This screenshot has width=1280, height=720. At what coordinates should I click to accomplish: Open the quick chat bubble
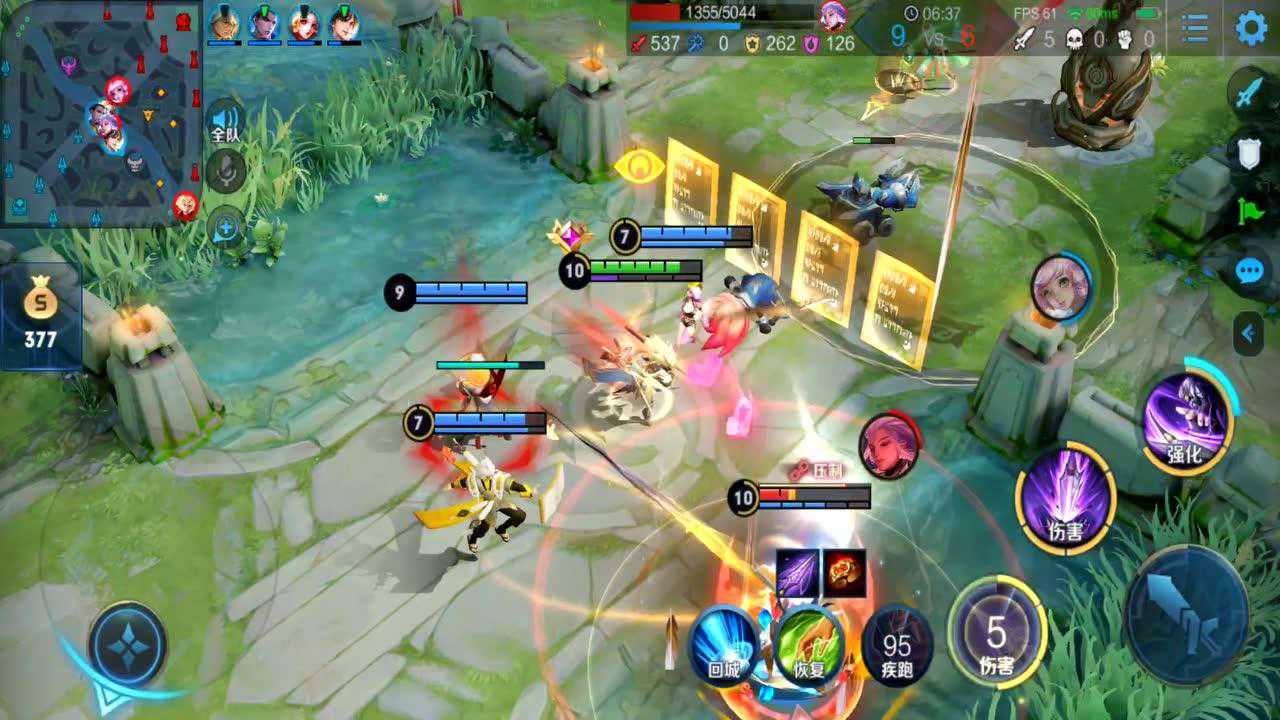(1250, 270)
